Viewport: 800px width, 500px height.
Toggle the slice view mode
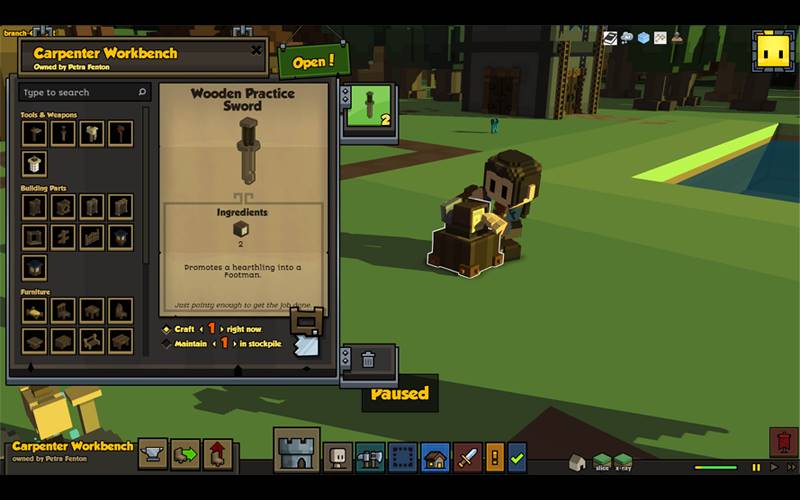pyautogui.click(x=602, y=461)
